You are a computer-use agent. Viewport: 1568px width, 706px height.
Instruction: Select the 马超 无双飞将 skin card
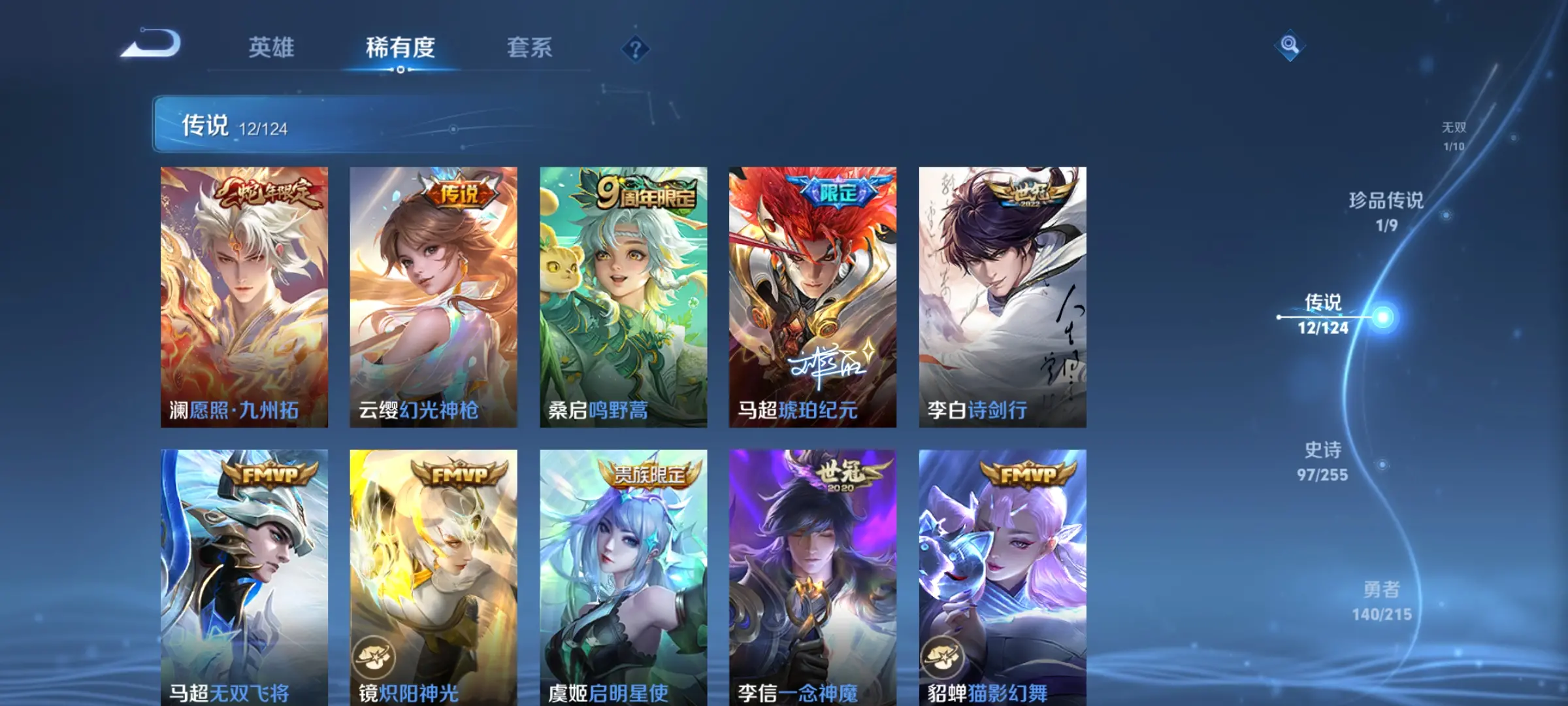coord(244,577)
